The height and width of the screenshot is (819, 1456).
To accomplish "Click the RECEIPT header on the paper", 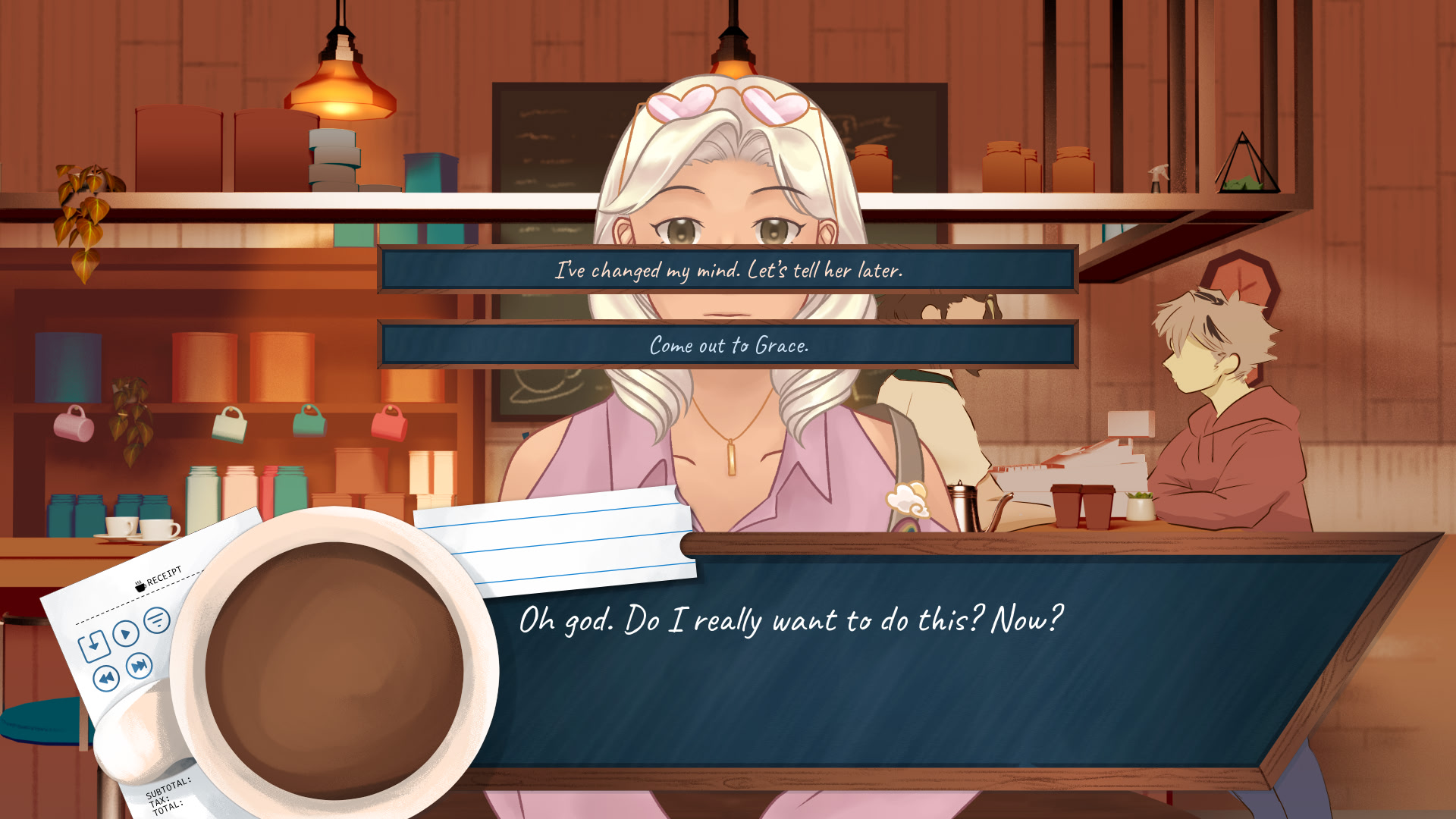I will [165, 575].
